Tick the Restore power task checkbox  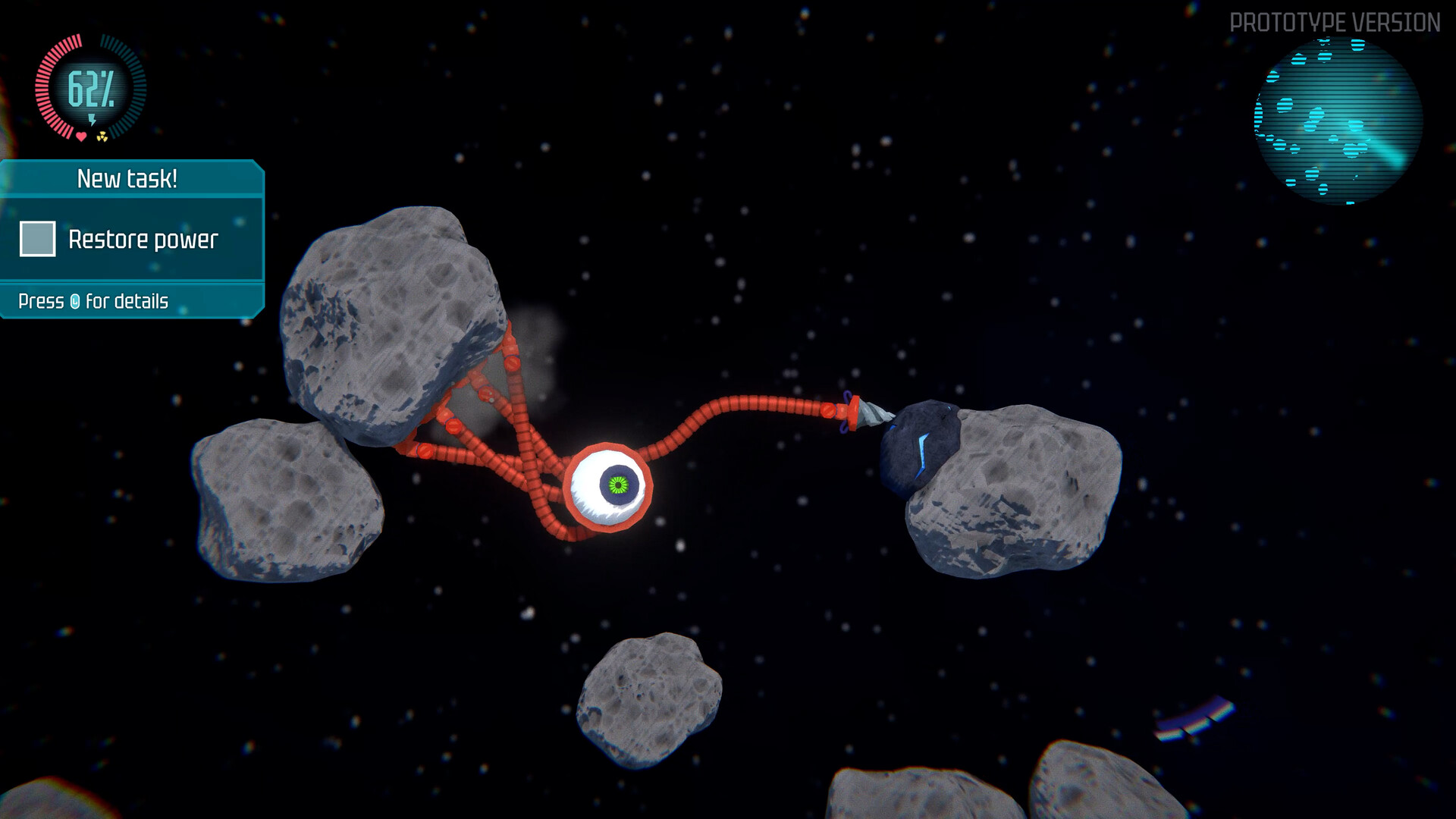click(x=37, y=239)
